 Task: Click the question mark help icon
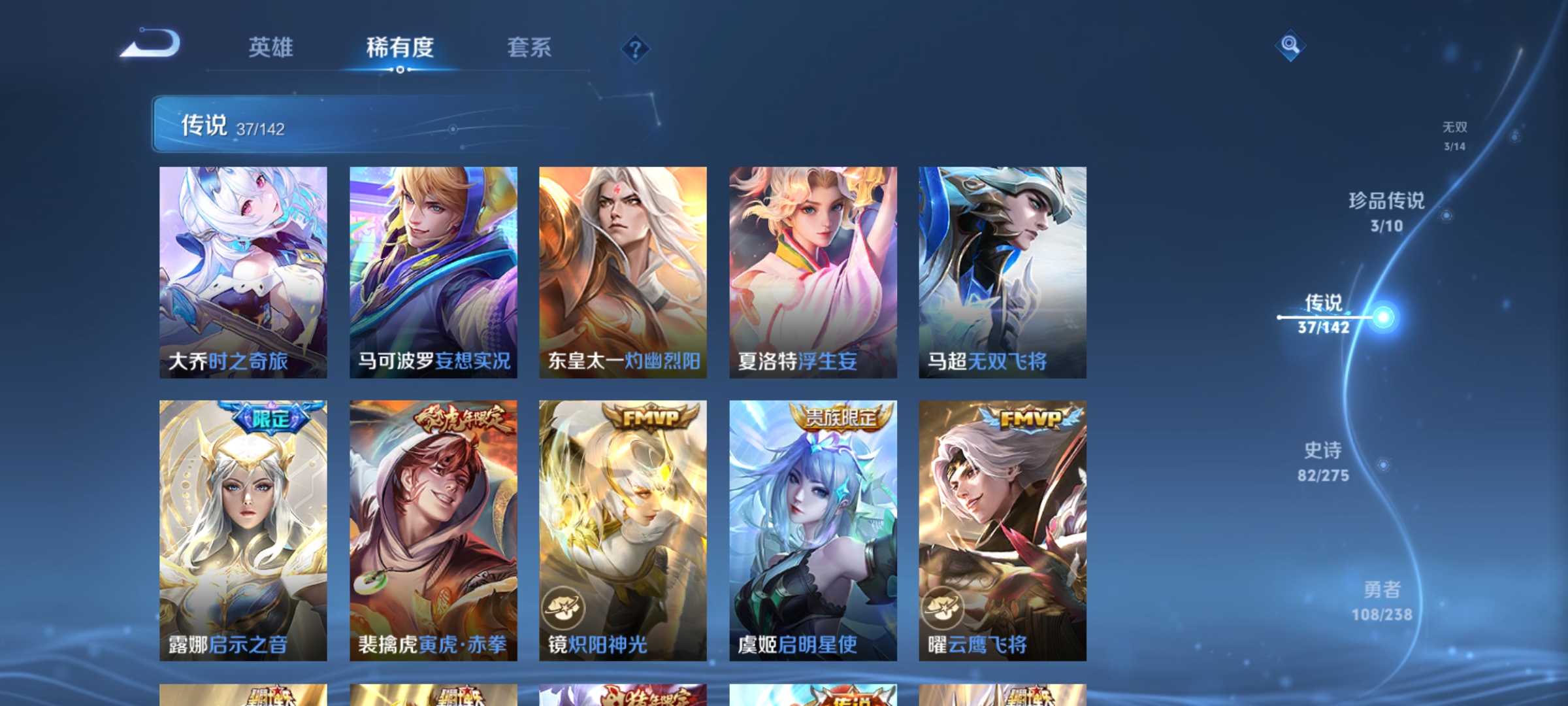coord(634,49)
